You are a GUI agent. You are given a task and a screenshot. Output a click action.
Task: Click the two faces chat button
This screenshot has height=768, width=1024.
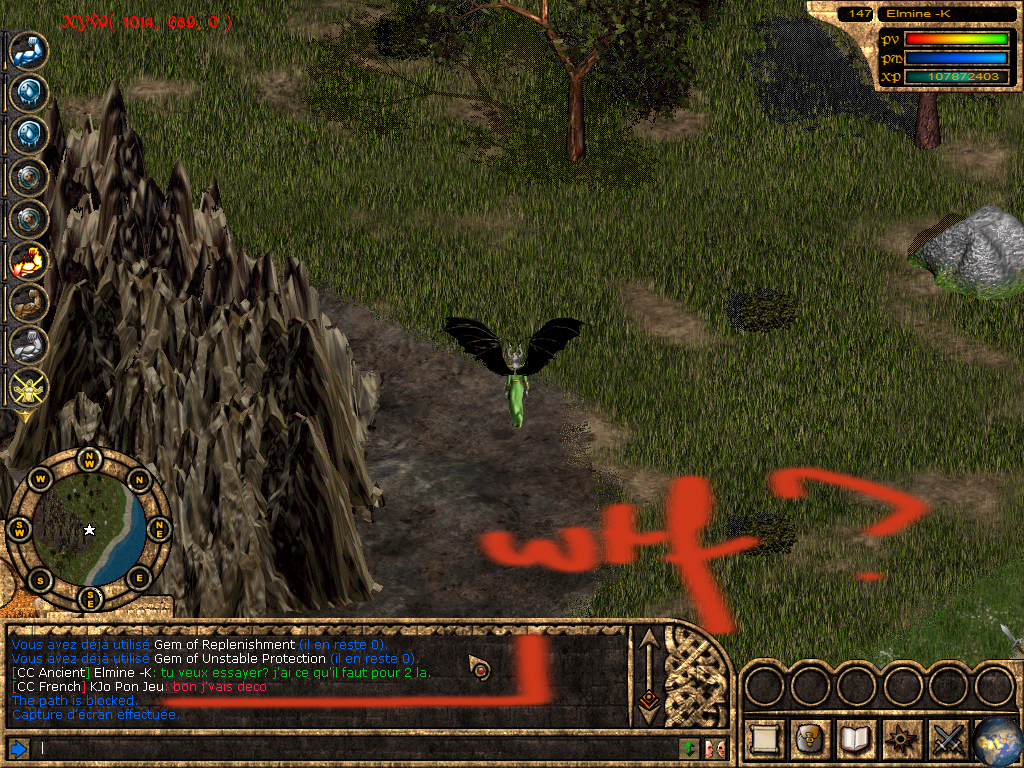(x=714, y=748)
